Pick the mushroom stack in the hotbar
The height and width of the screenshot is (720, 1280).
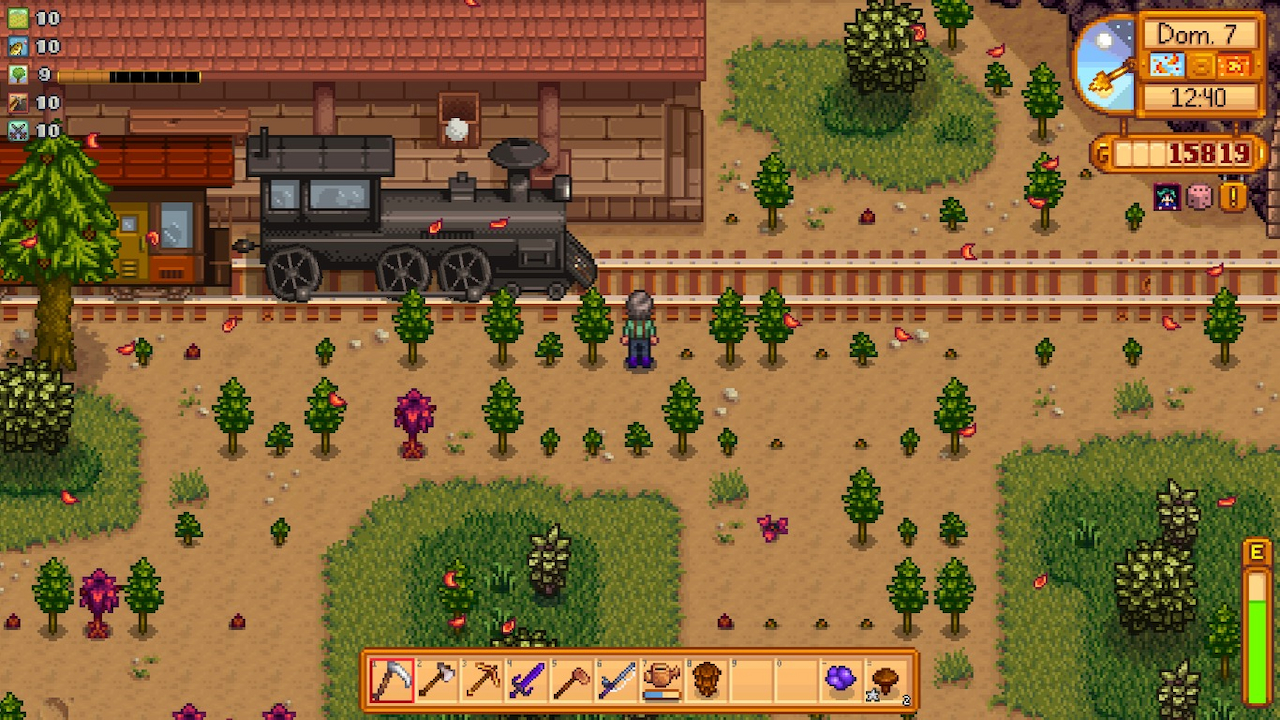[x=886, y=680]
